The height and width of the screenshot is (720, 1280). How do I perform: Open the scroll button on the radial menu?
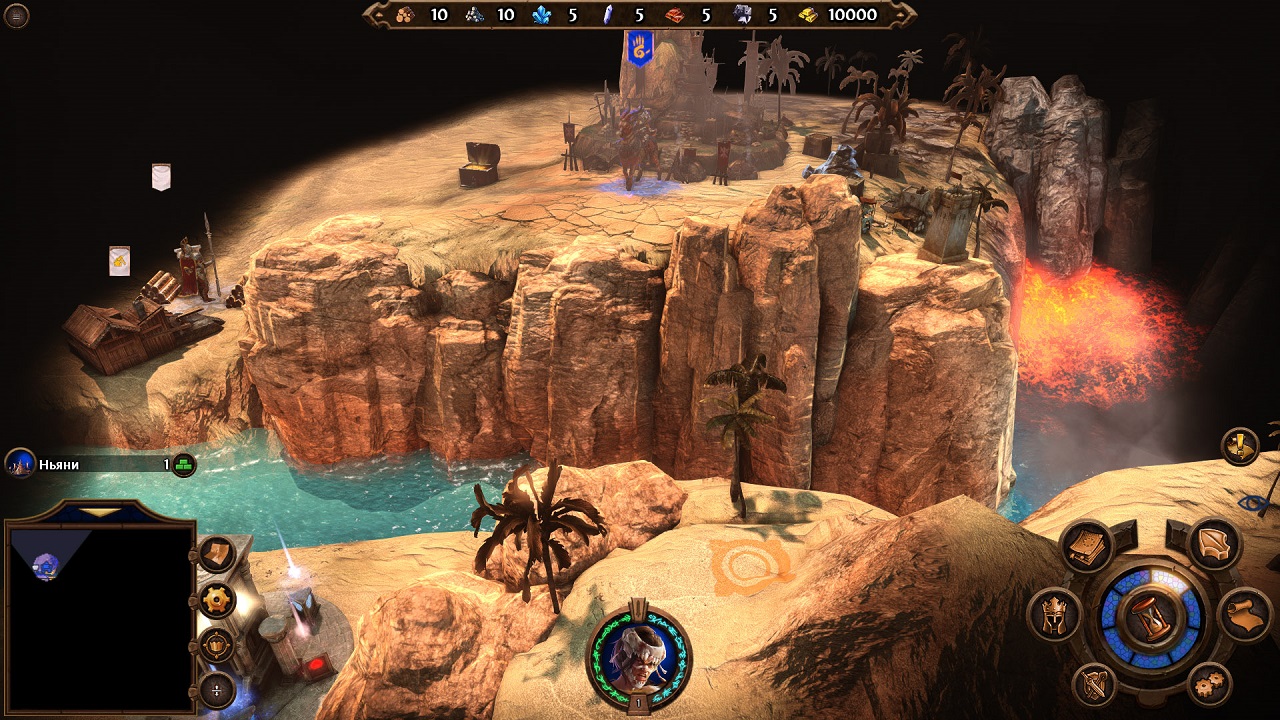pyautogui.click(x=1245, y=615)
